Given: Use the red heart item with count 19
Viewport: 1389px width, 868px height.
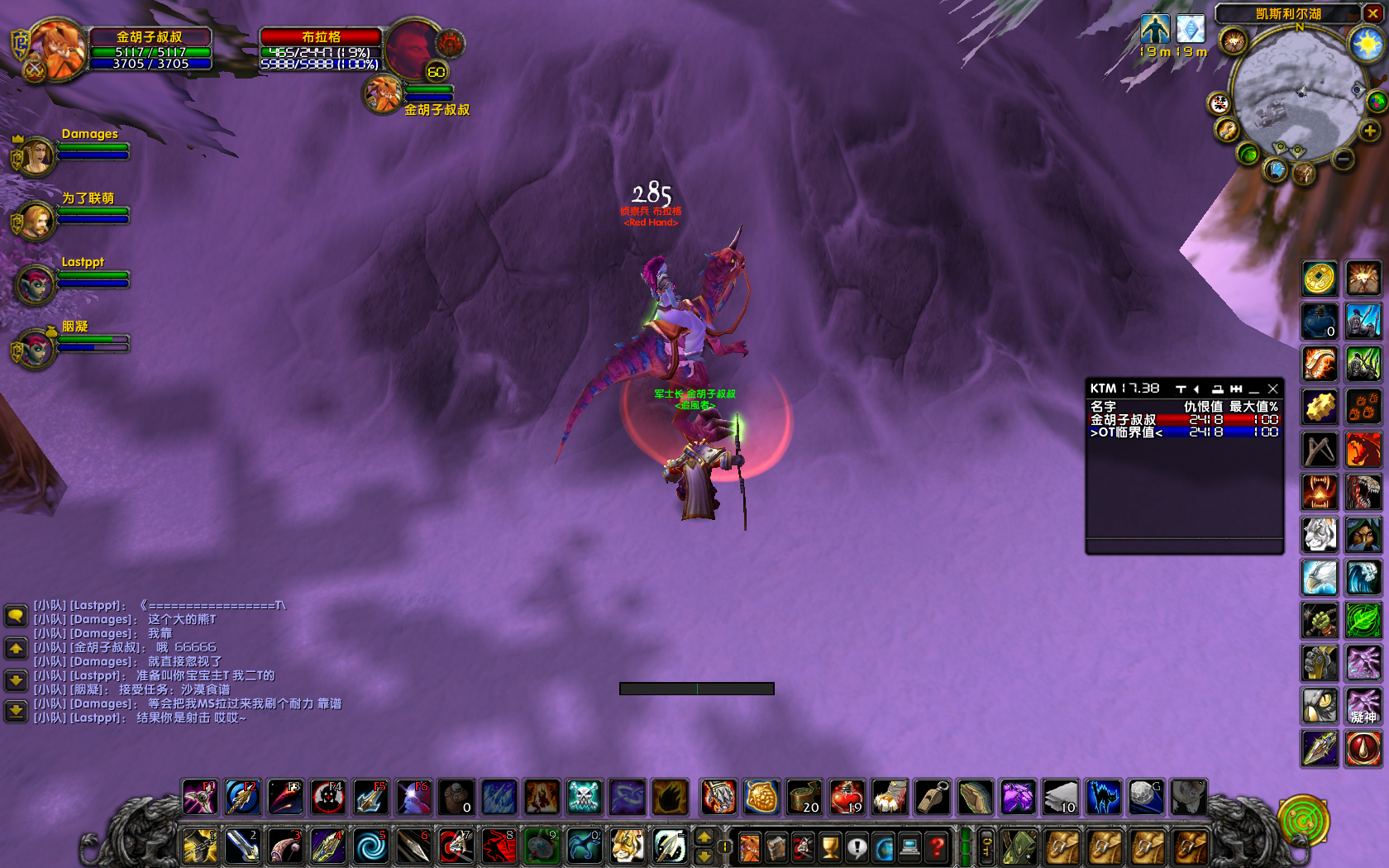Looking at the screenshot, I should click(x=847, y=798).
